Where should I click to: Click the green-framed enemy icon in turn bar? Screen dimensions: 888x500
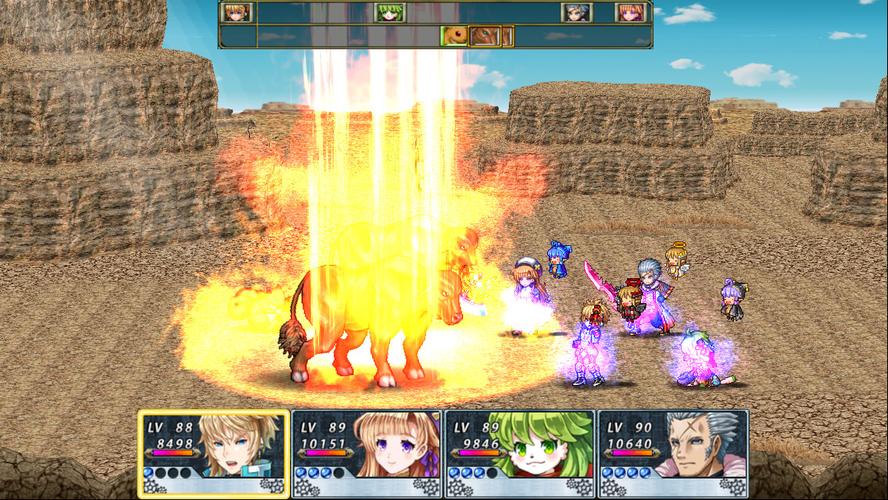click(455, 36)
